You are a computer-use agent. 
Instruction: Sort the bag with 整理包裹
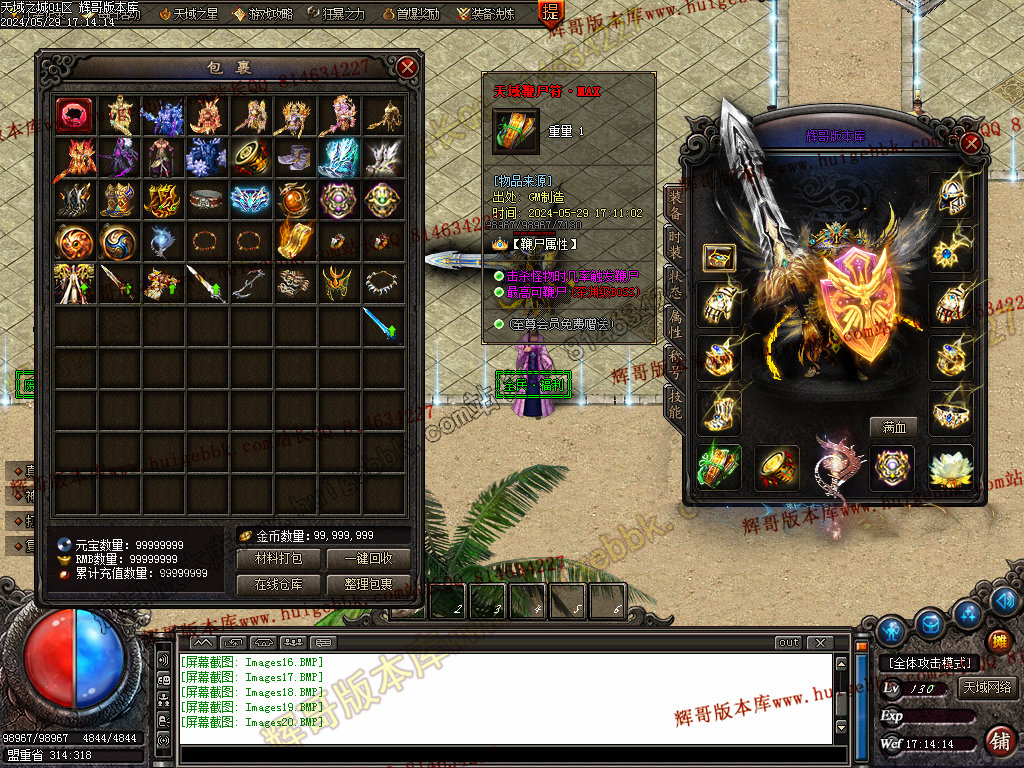point(367,584)
